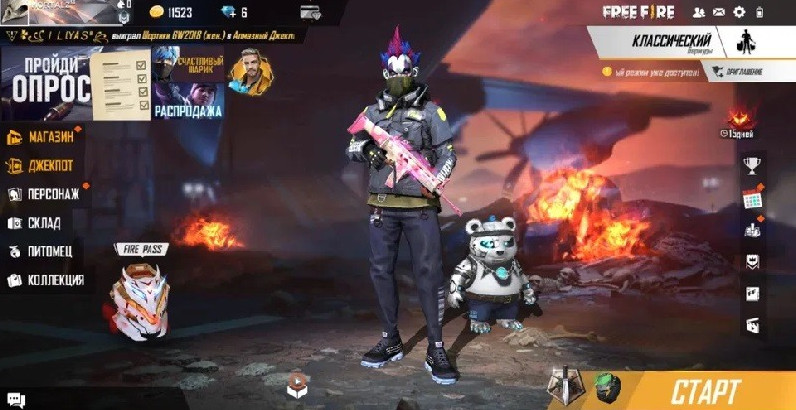Change the КЛАССИЧЕСКИЙ game mode
This screenshot has height=410, width=796.
tap(672, 43)
